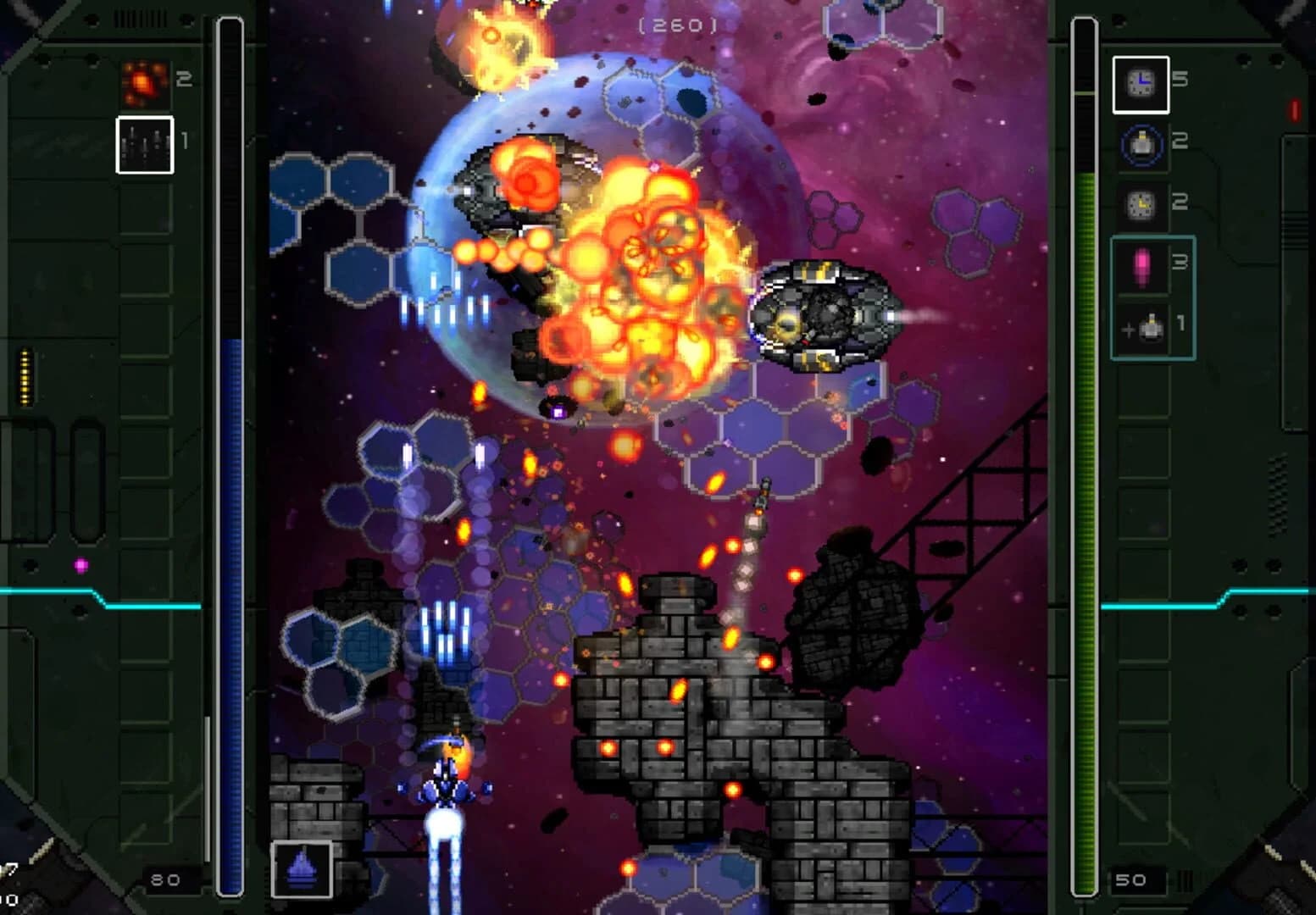The image size is (1316, 915).
Task: Switch to the left player's HUD panel
Action: click(127, 457)
